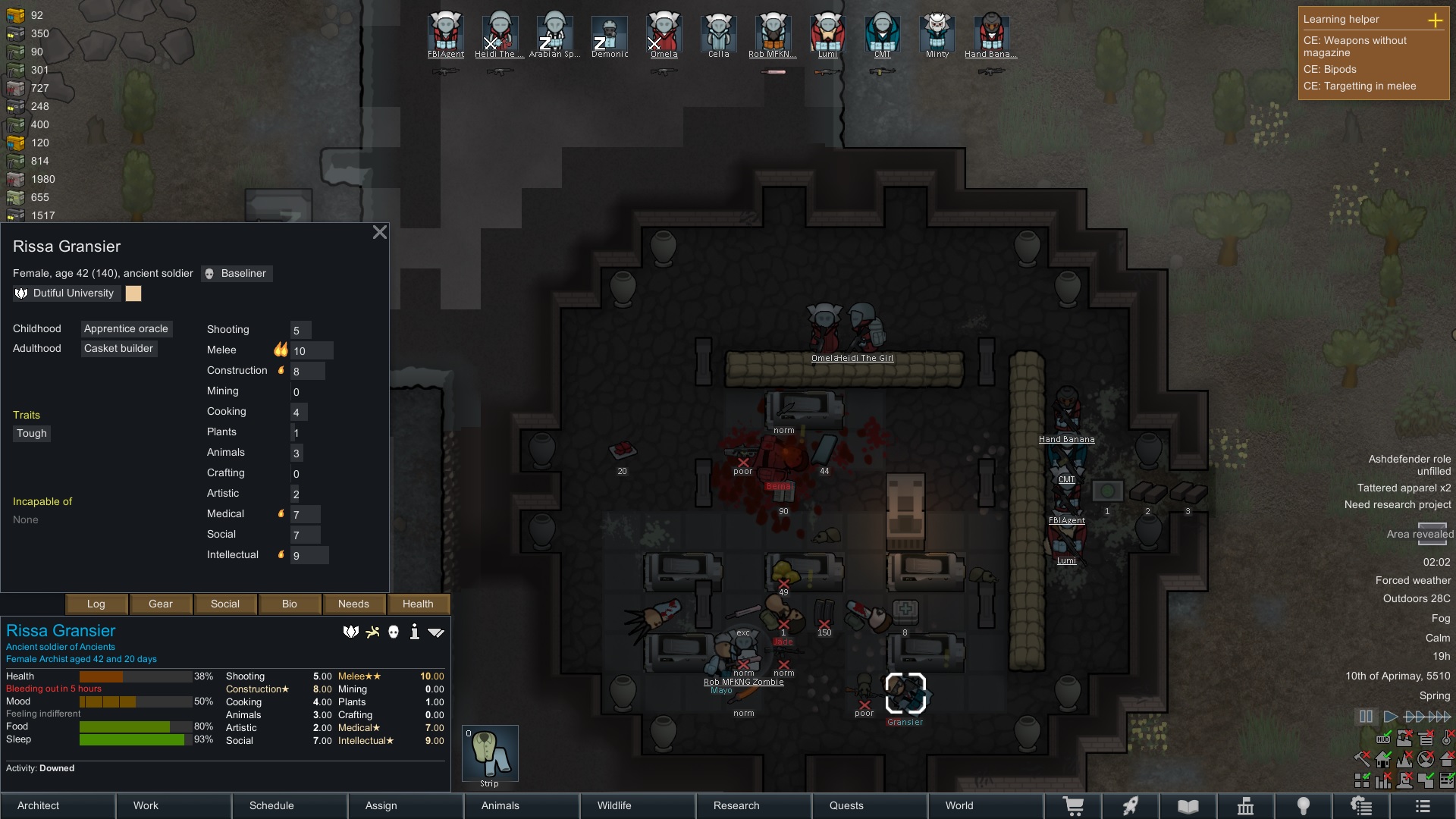Close the Rissa Gransier bio panel
Image resolution: width=1456 pixels, height=819 pixels.
click(380, 233)
